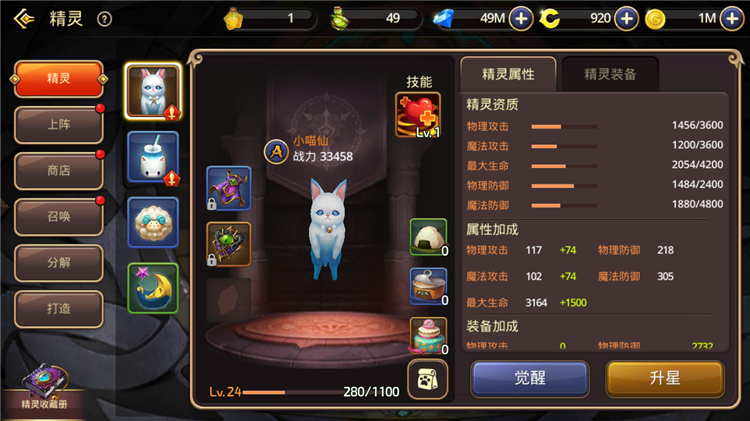Open the 打造 forging menu
Screen dimensions: 750x421
pyautogui.click(x=59, y=309)
